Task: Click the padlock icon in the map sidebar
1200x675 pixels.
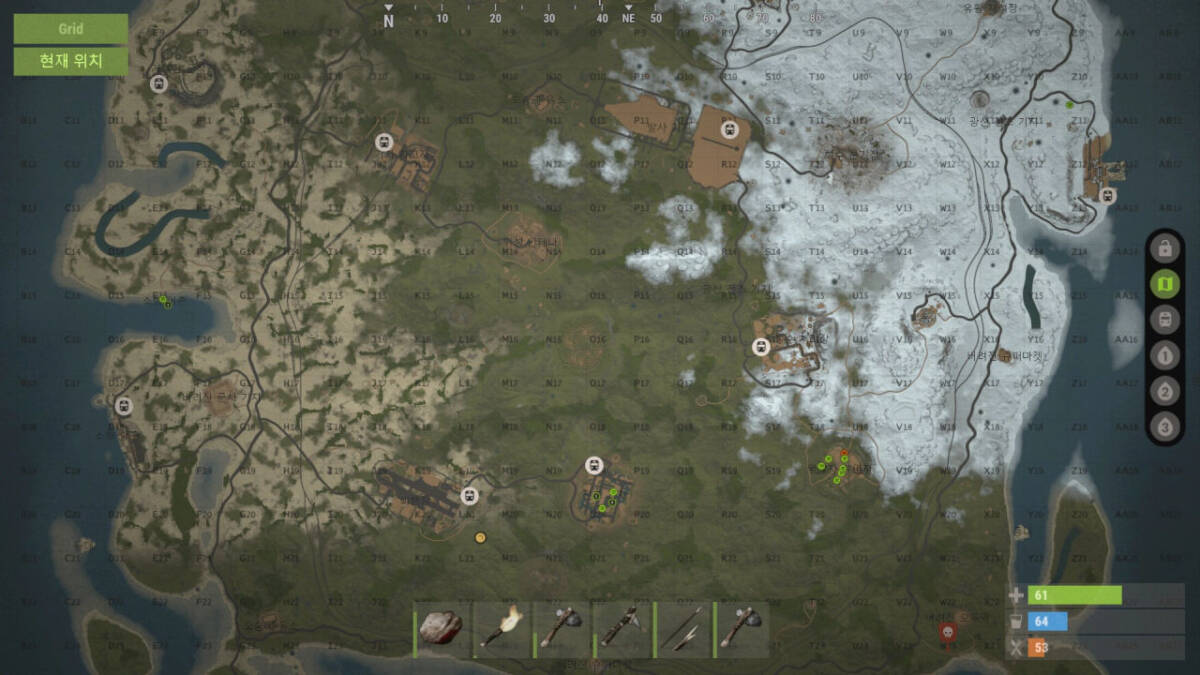Action: [x=1164, y=248]
